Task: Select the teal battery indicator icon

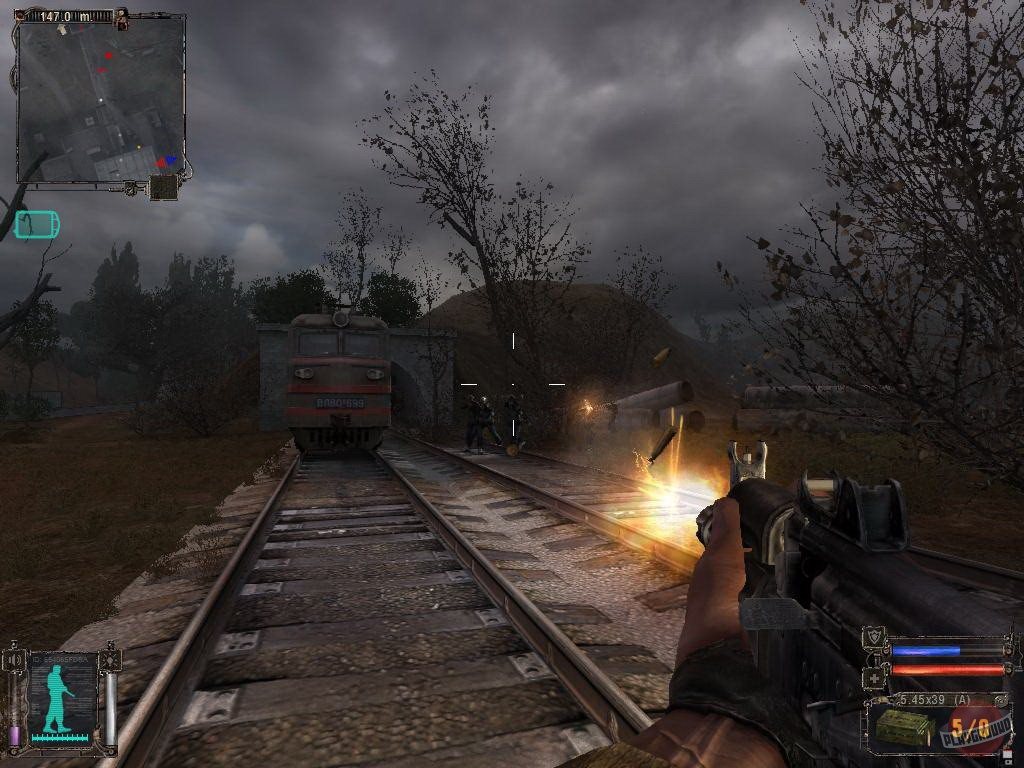Action: tap(37, 225)
